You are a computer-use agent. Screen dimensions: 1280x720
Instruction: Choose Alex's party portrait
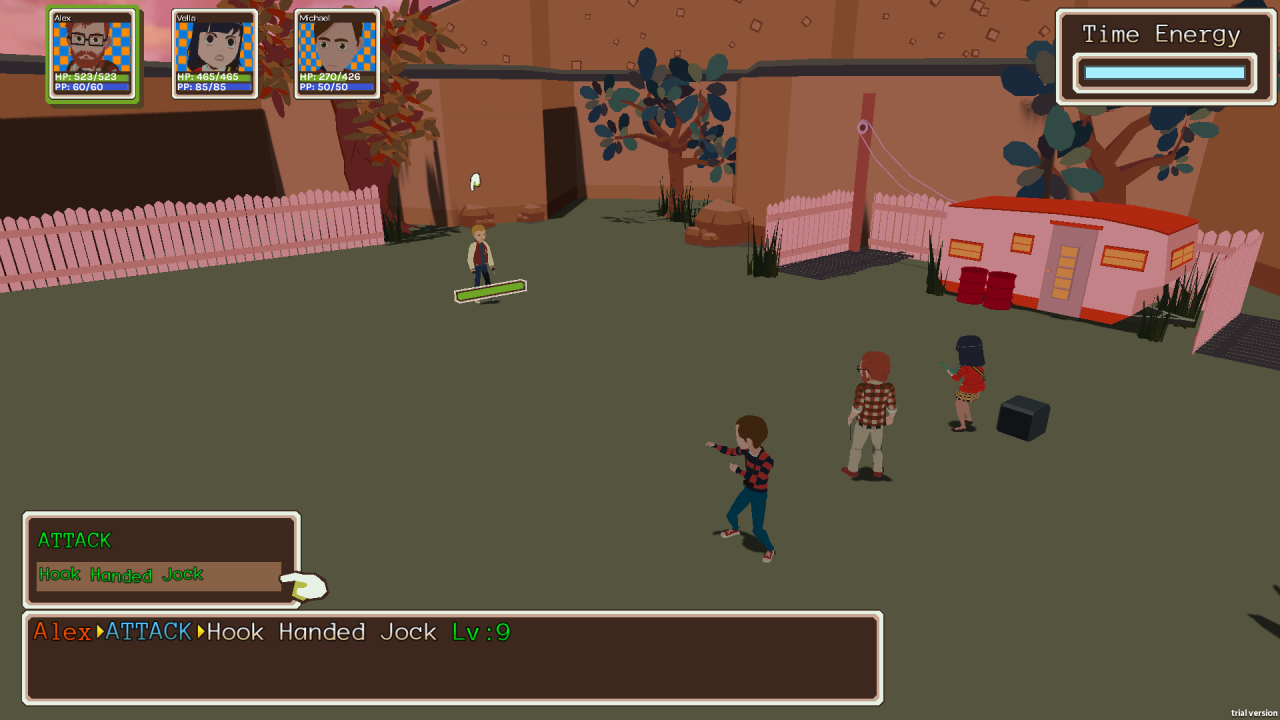[x=92, y=53]
